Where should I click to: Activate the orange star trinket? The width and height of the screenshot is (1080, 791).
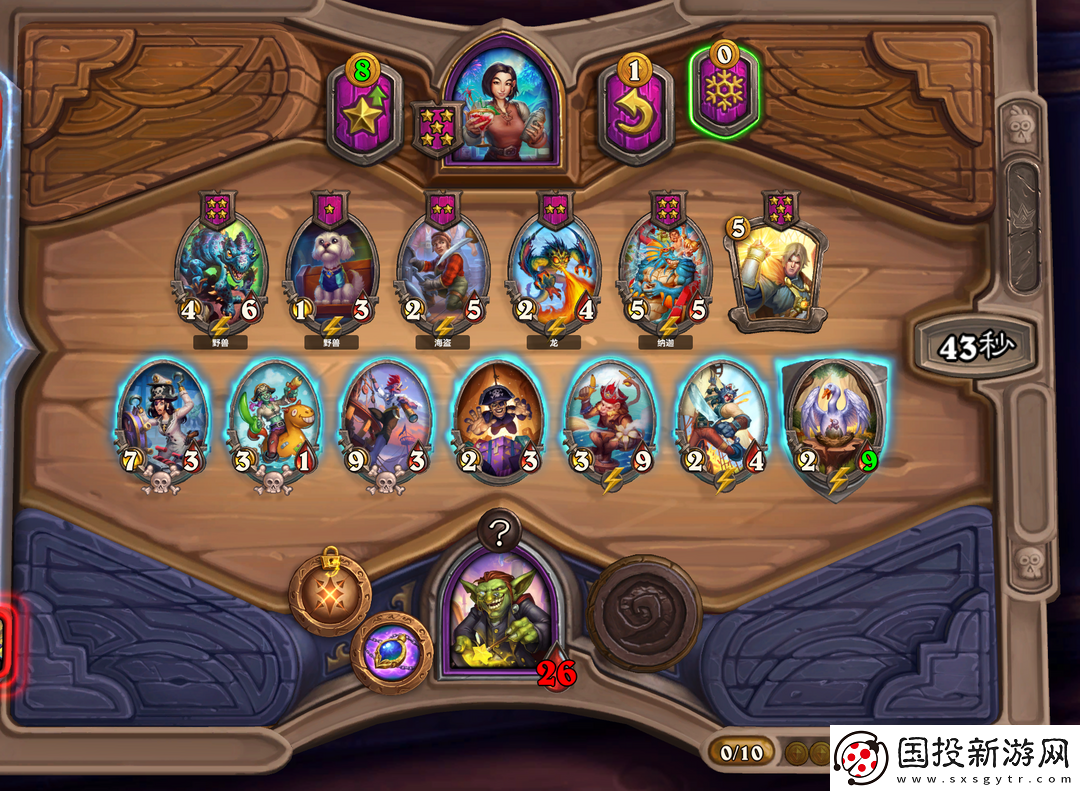tap(330, 594)
